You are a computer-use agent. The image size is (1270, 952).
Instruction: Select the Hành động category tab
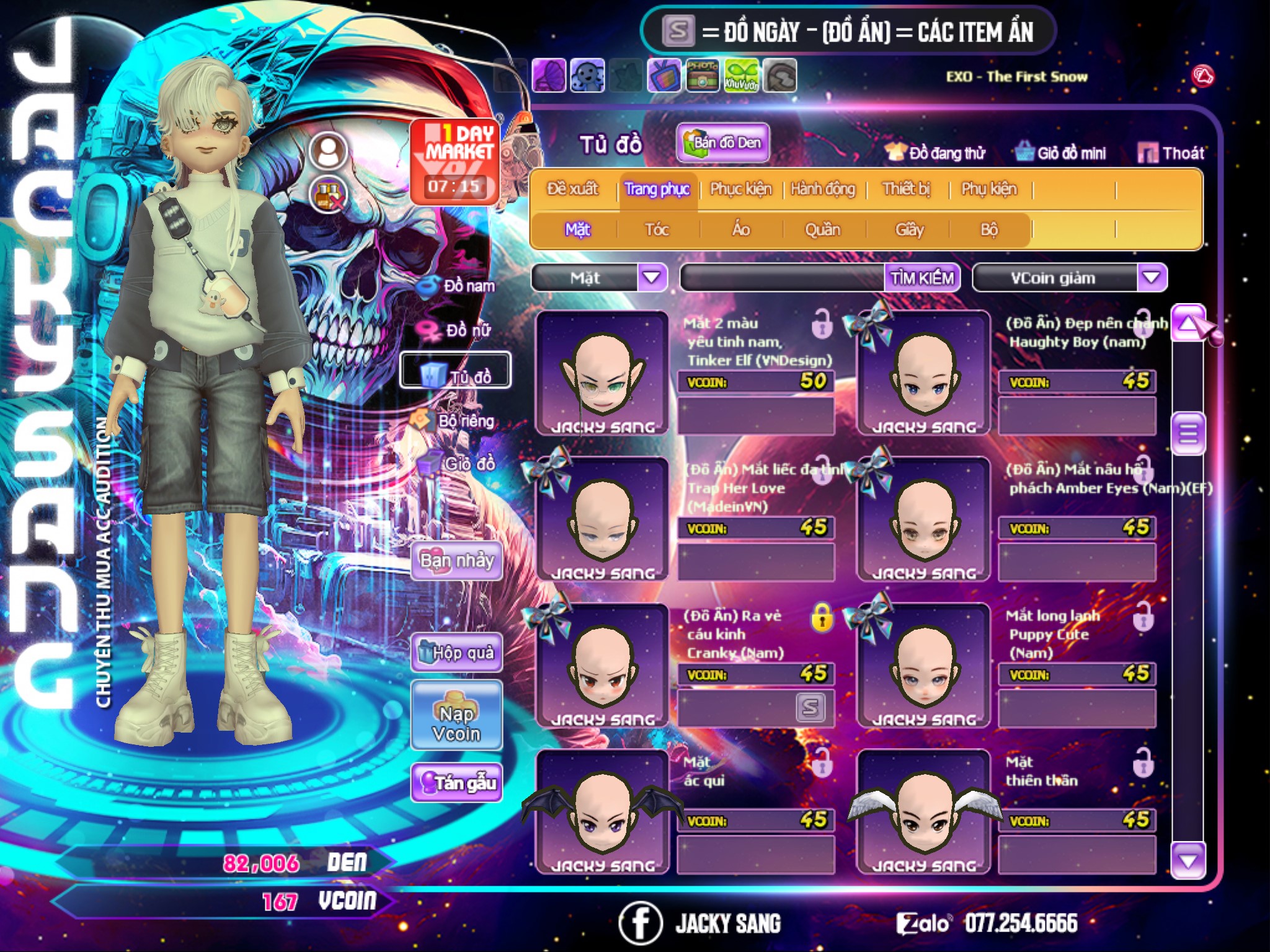point(822,189)
